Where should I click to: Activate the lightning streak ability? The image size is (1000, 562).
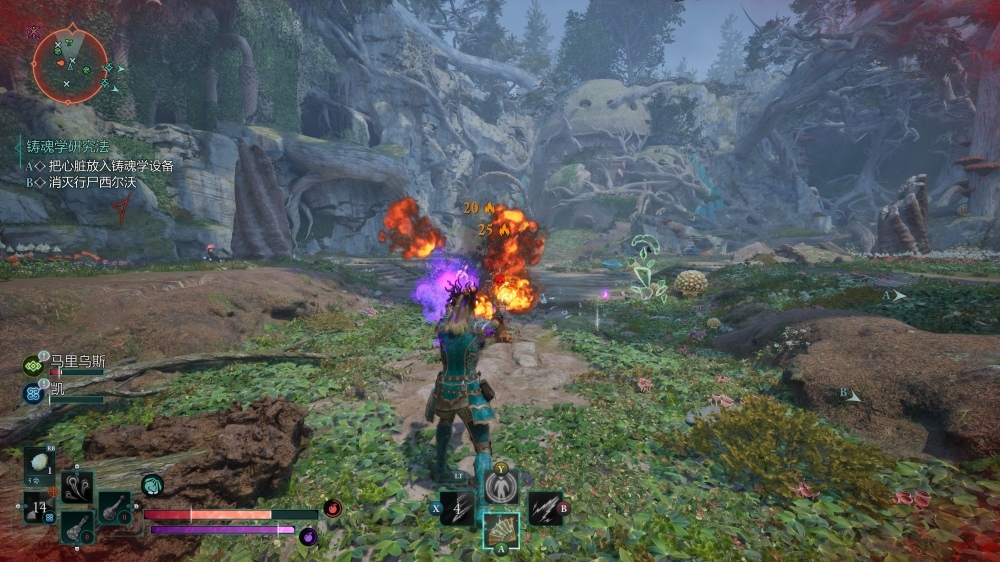(544, 509)
